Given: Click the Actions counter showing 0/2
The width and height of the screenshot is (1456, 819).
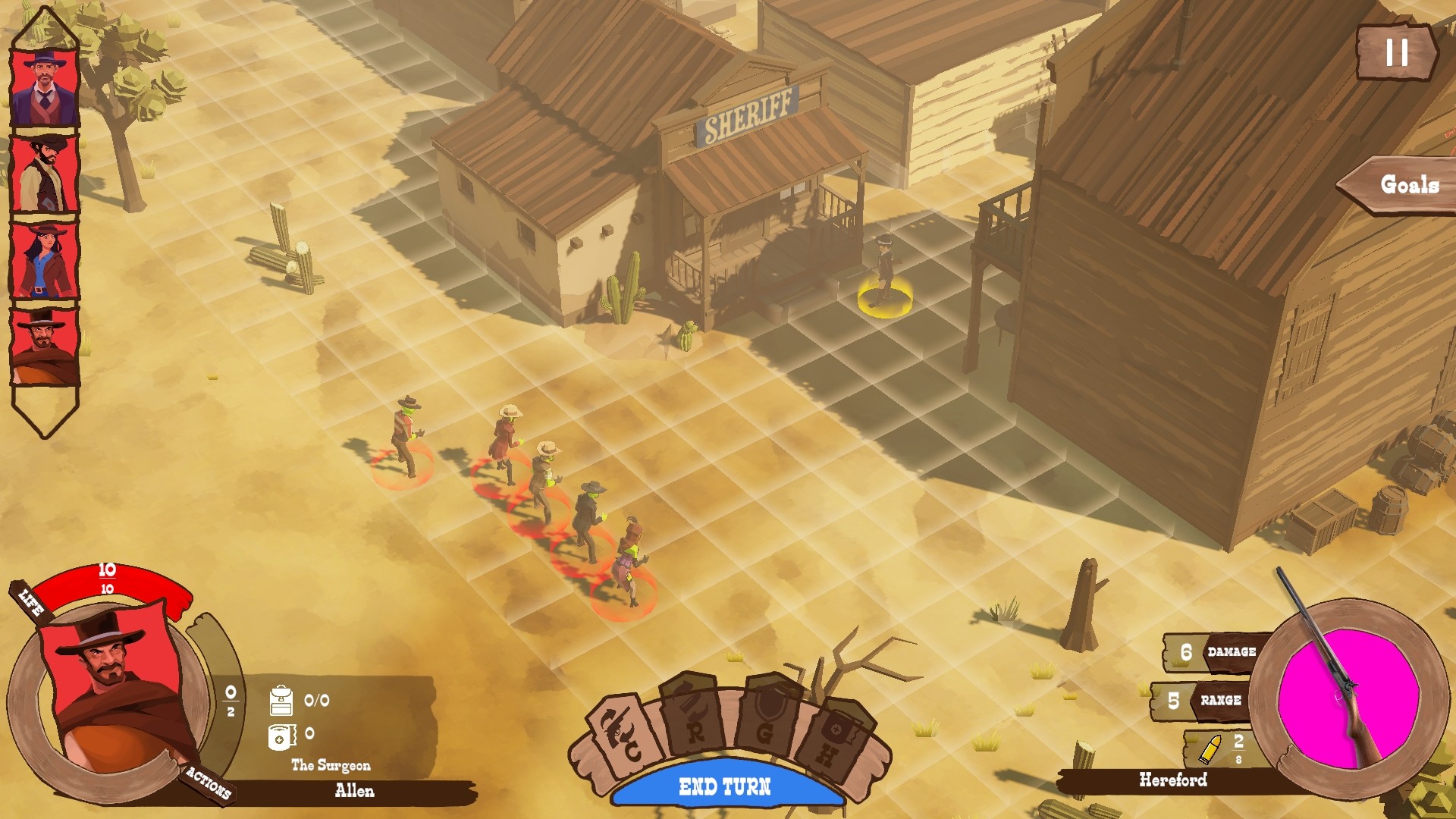Looking at the screenshot, I should [x=231, y=700].
